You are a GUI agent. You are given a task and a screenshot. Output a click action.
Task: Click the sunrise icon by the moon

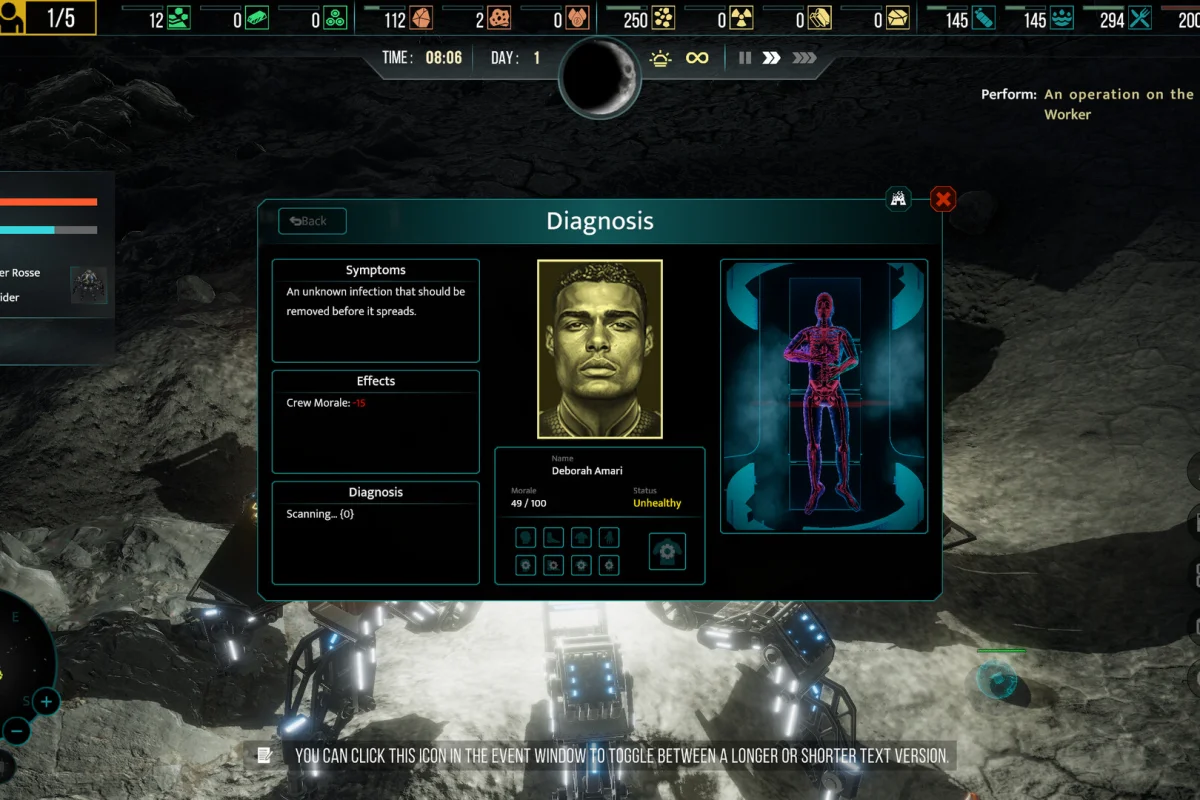click(x=660, y=58)
